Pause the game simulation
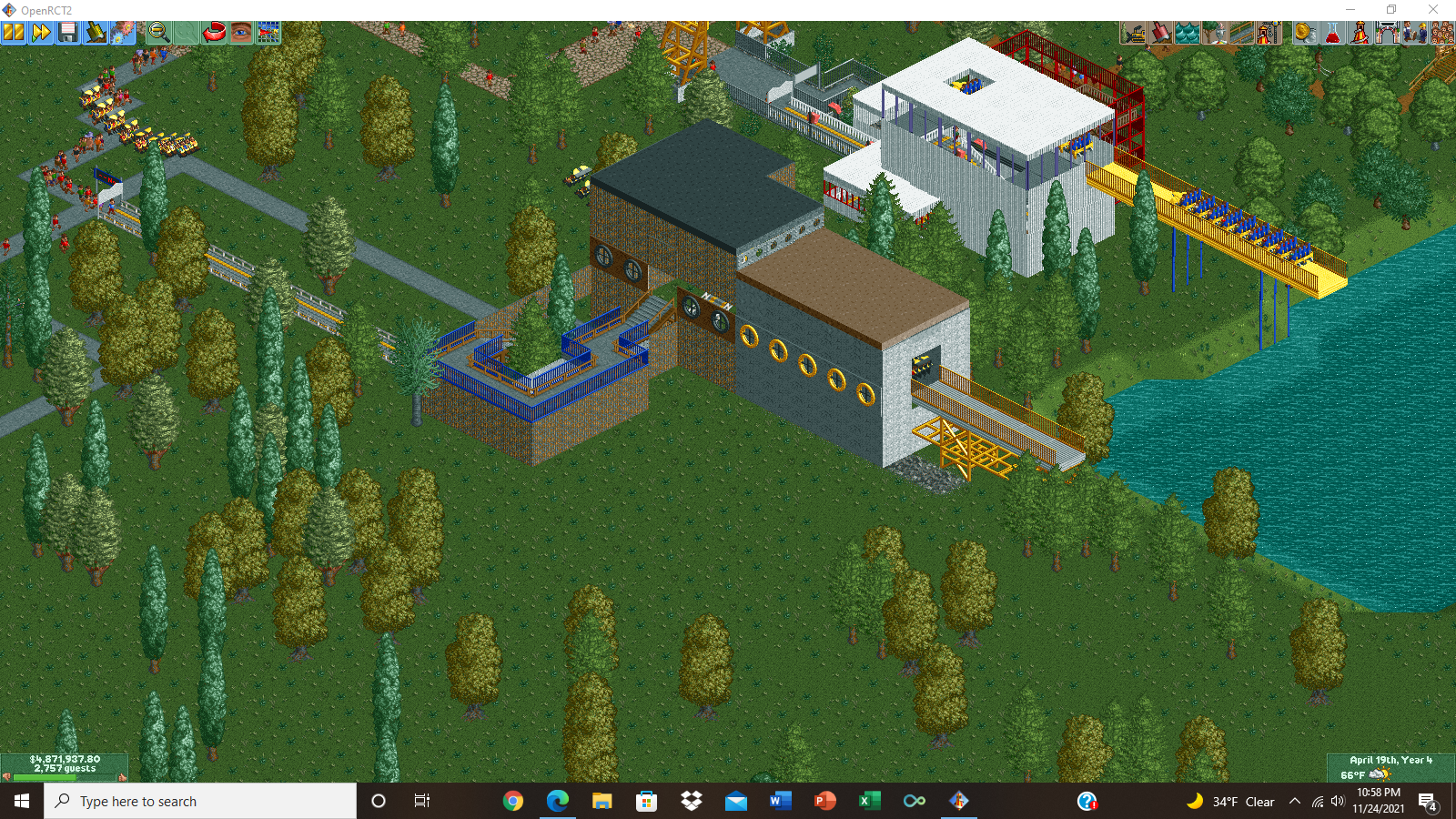The image size is (1456, 819). click(13, 32)
